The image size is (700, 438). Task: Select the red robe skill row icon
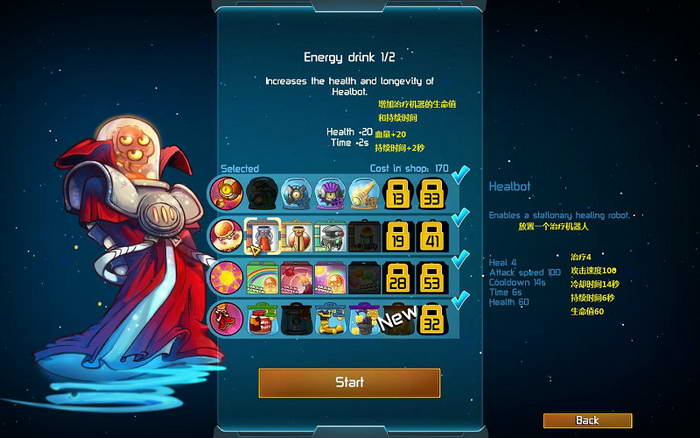[x=227, y=319]
